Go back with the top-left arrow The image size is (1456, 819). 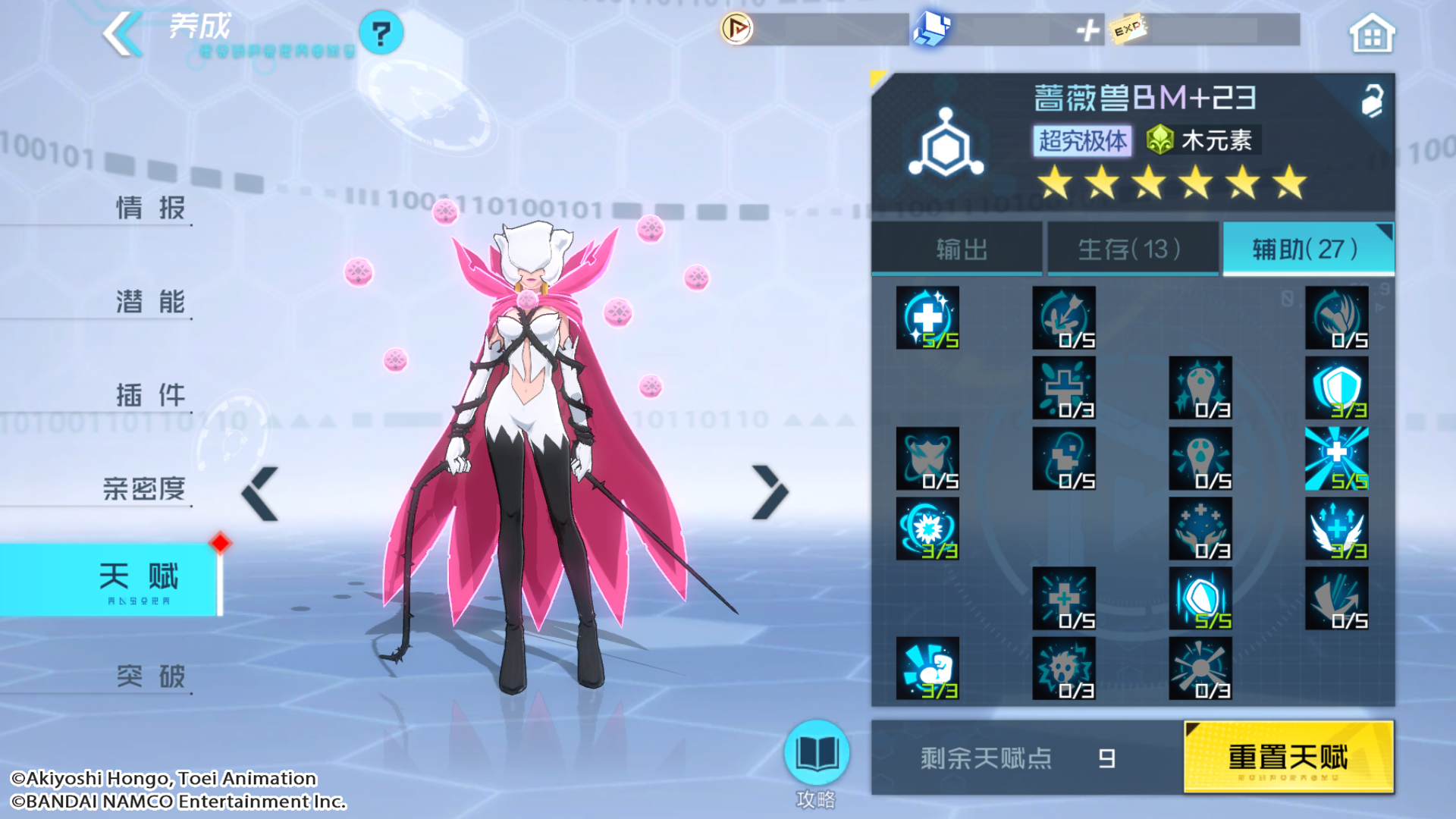tap(122, 33)
